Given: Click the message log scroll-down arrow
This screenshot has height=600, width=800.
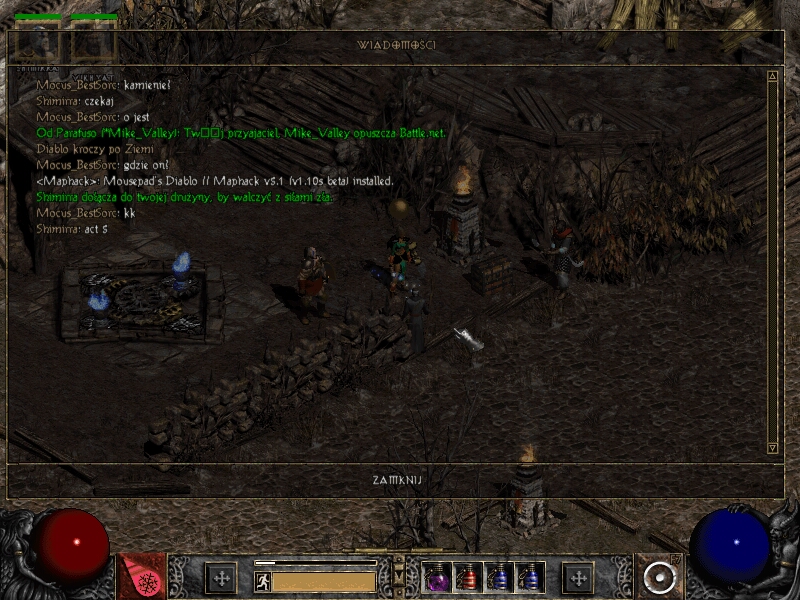Looking at the screenshot, I should (772, 447).
